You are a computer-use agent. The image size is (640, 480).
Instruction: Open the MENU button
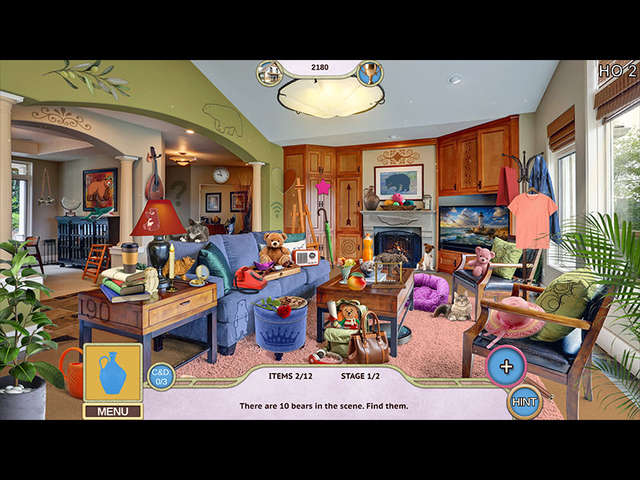pos(112,410)
